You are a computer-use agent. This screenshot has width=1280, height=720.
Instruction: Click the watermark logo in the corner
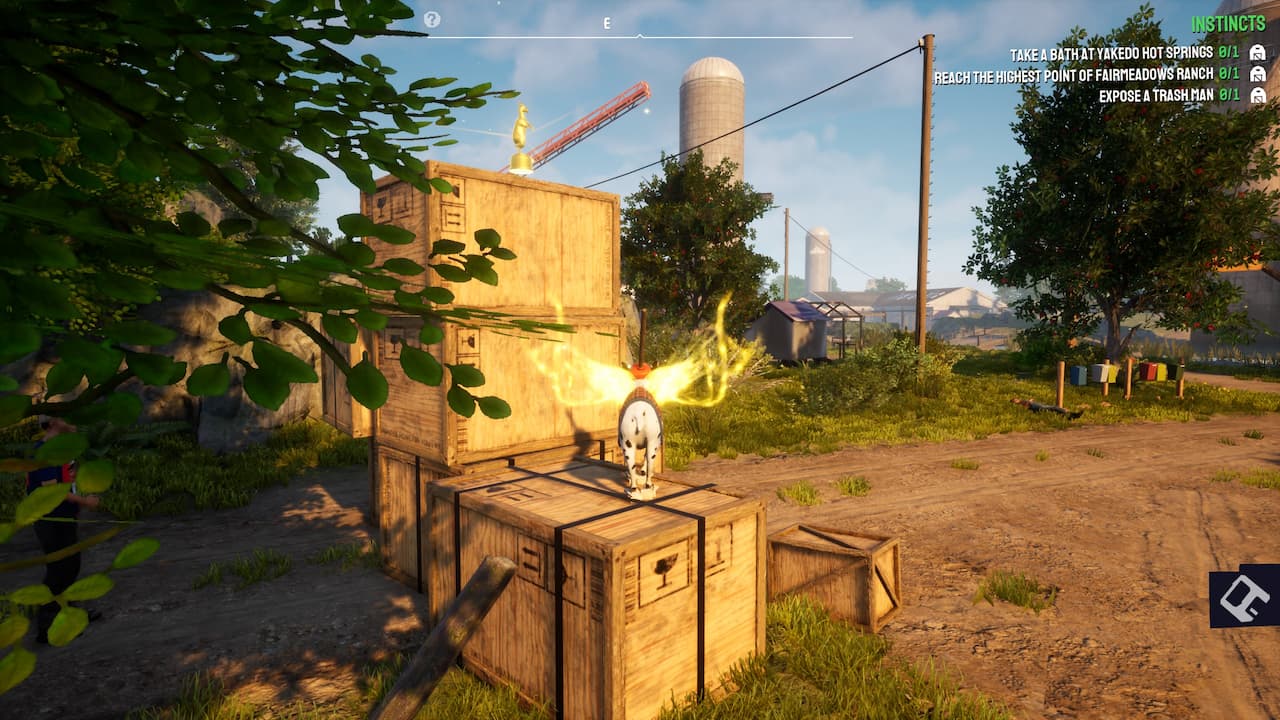[1245, 598]
